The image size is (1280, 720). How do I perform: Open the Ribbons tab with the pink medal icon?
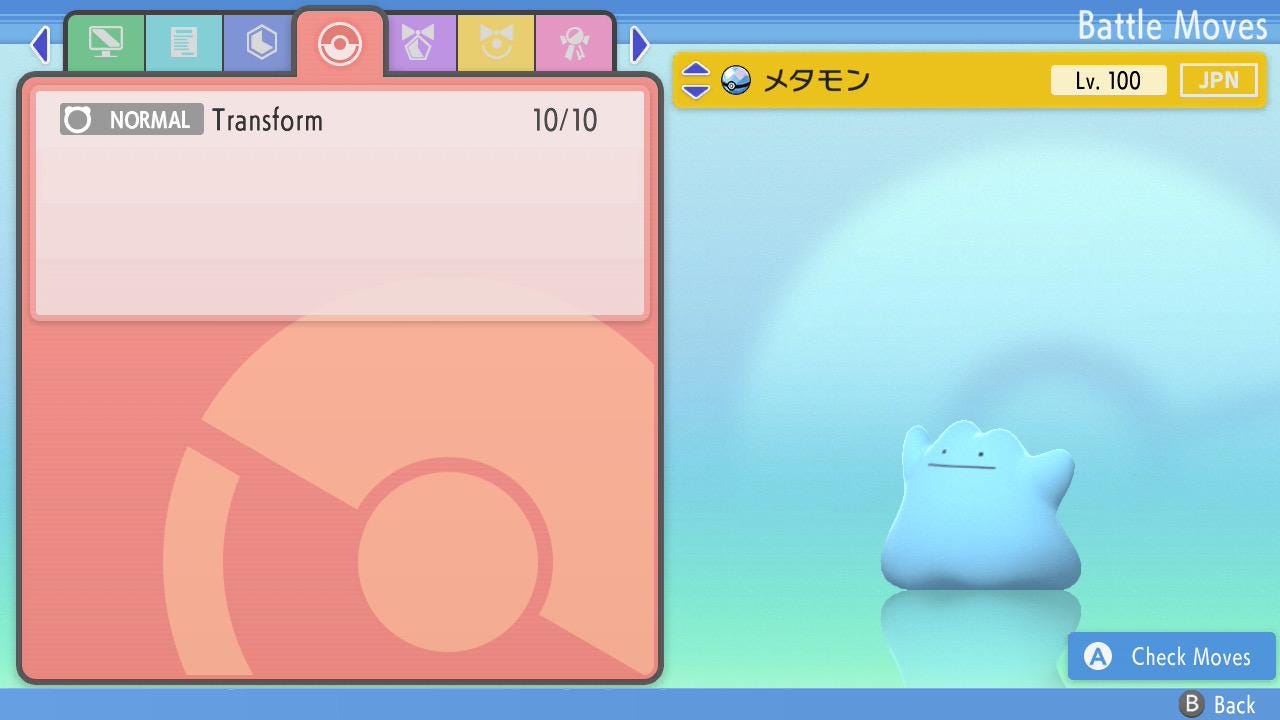[x=574, y=42]
